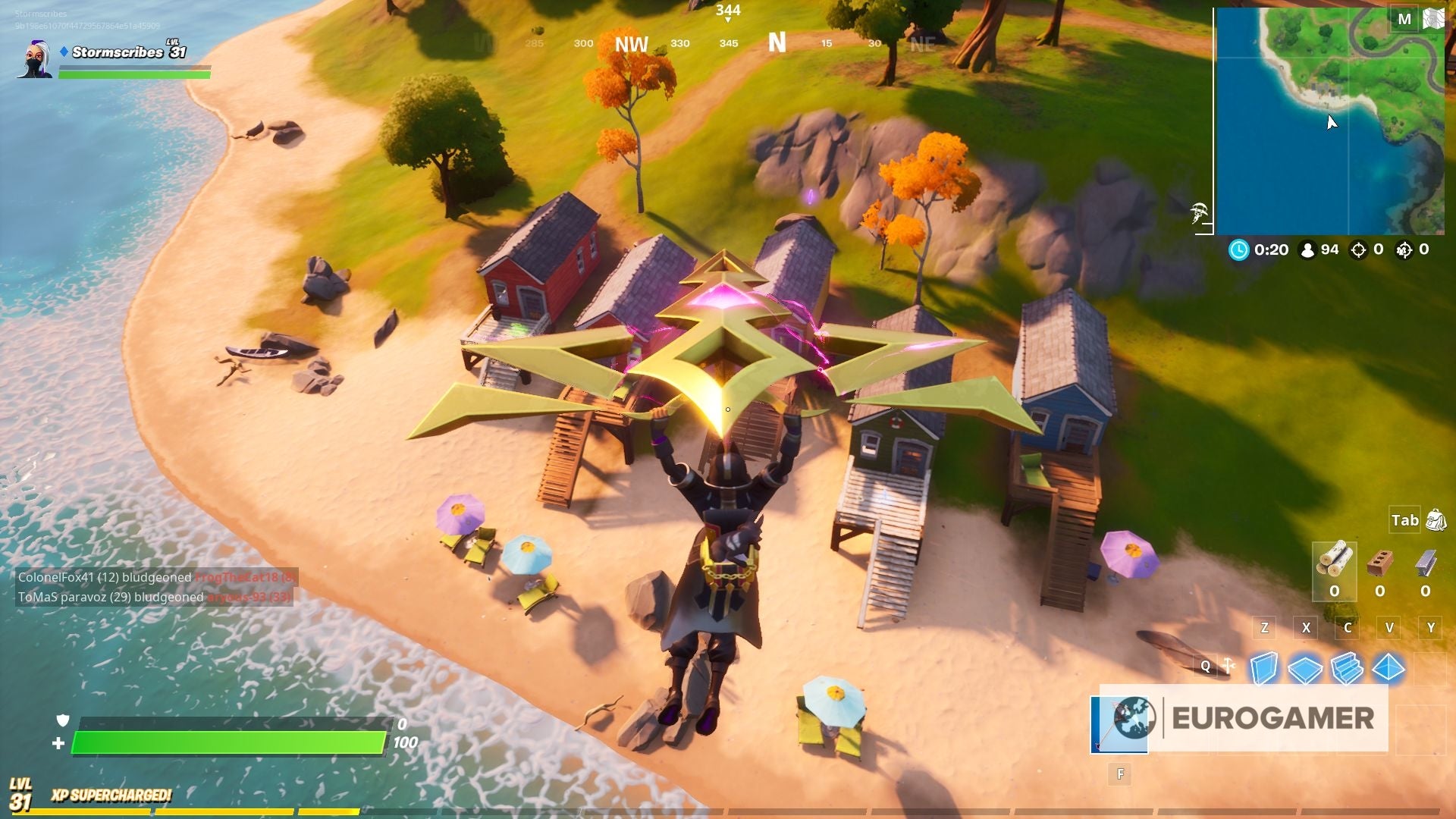This screenshot has width=1456, height=819.
Task: Click the Tab key label for inventory
Action: 1405,521
